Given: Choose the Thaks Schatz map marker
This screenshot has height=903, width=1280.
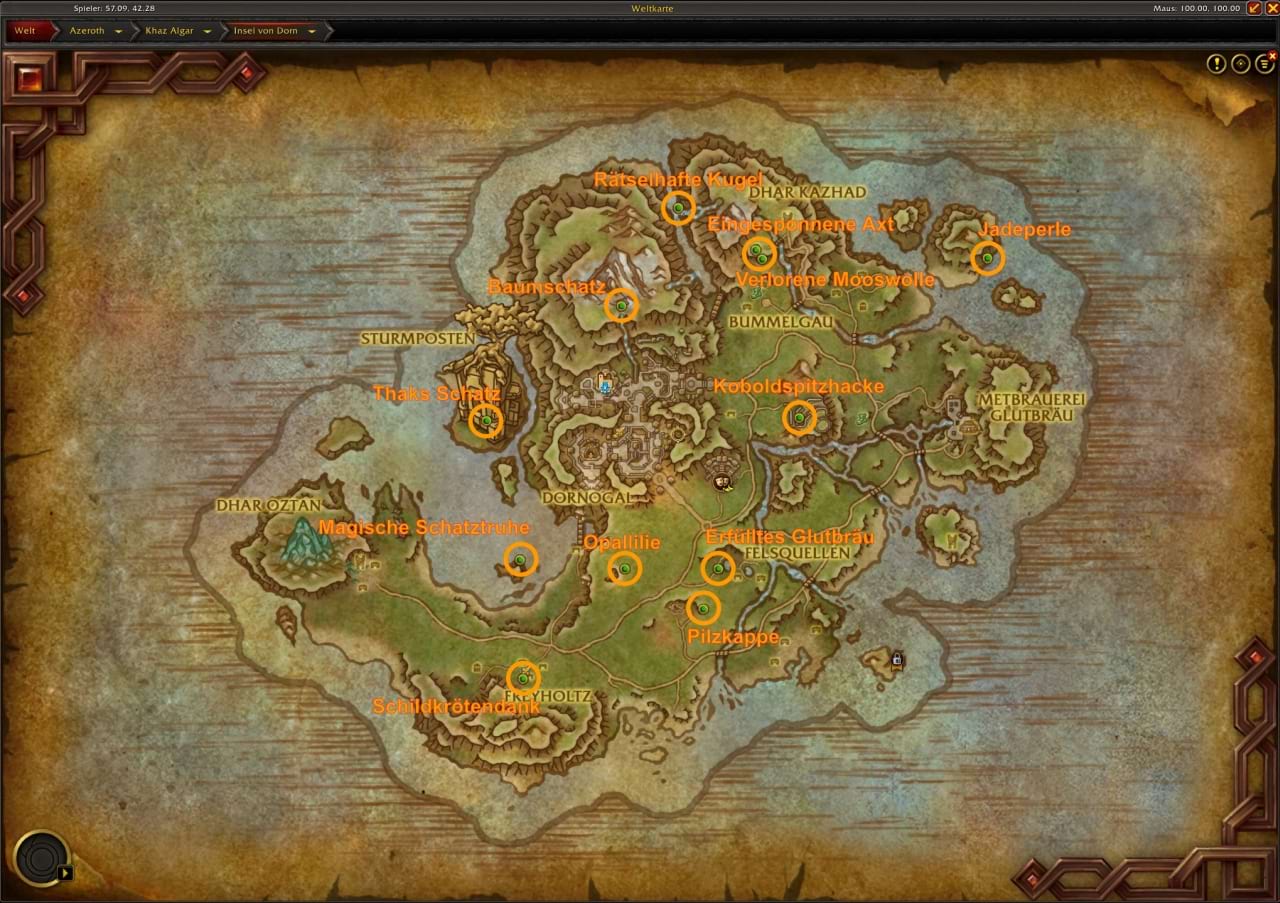Looking at the screenshot, I should pos(486,421).
